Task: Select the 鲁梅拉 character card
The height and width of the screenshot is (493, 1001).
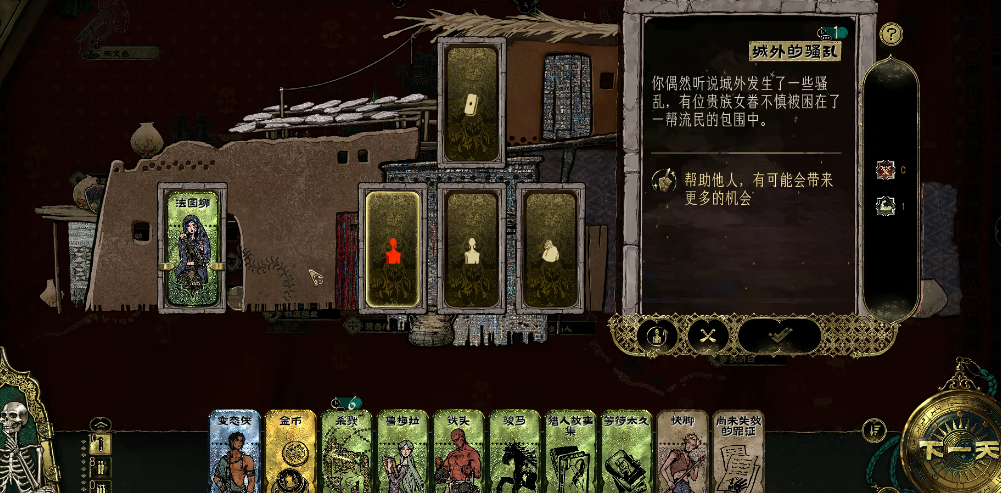Action: point(404,455)
